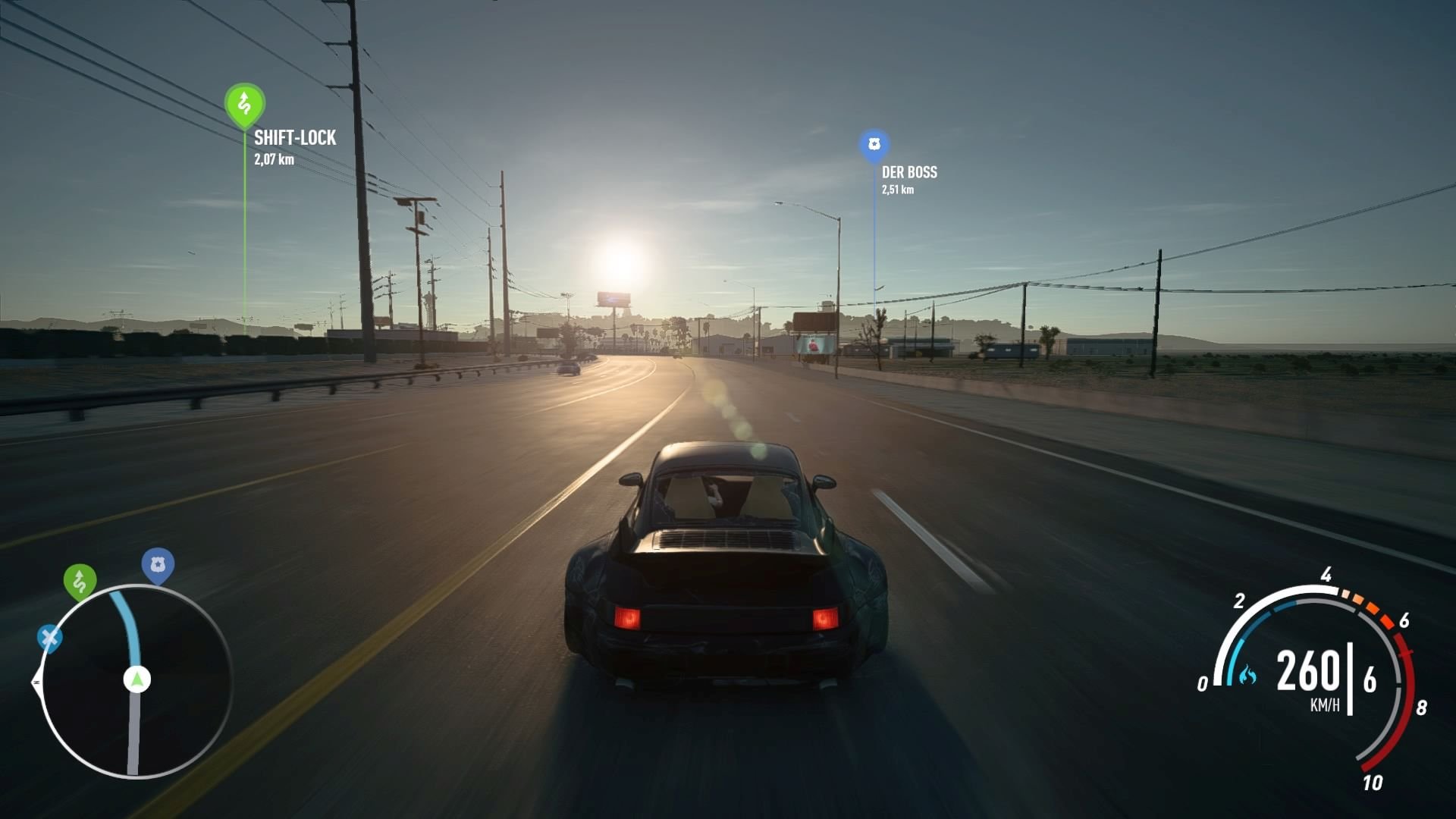Select the green SHIFT-LOCK event marker
The height and width of the screenshot is (819, 1456).
click(243, 101)
